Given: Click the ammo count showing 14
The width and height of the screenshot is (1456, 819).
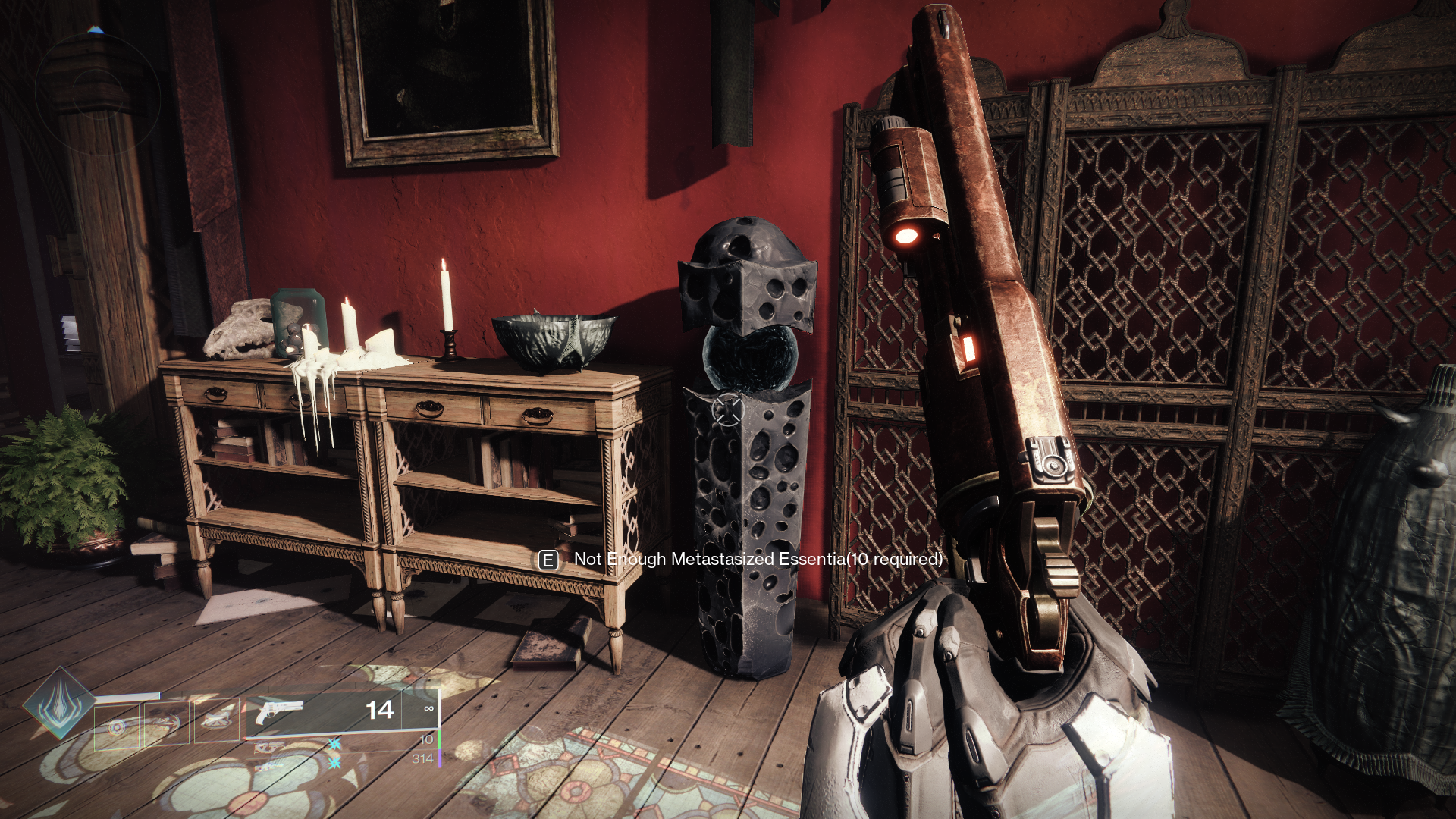Looking at the screenshot, I should click(379, 710).
